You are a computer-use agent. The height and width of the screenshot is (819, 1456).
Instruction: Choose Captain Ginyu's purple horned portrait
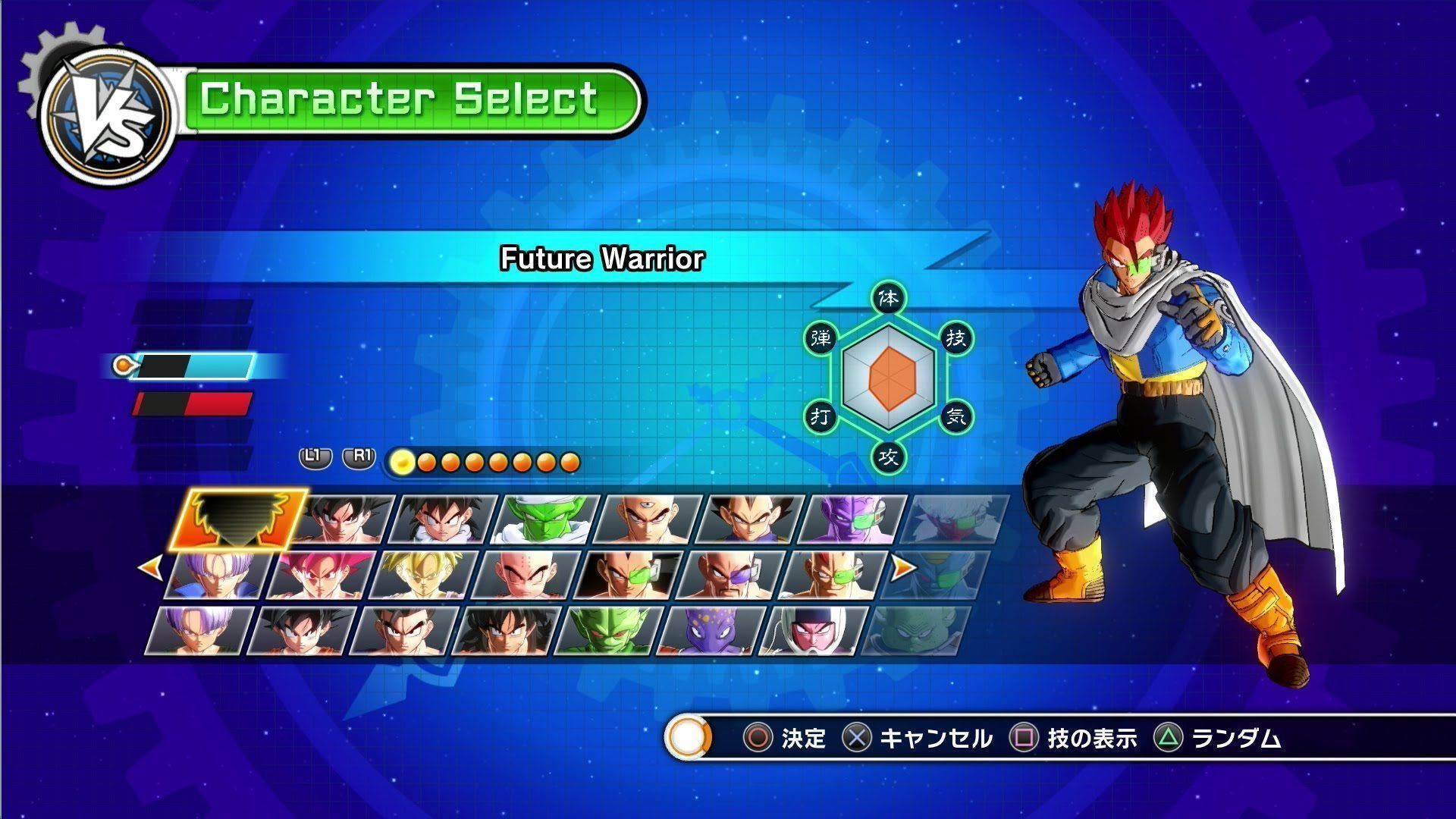[x=853, y=520]
